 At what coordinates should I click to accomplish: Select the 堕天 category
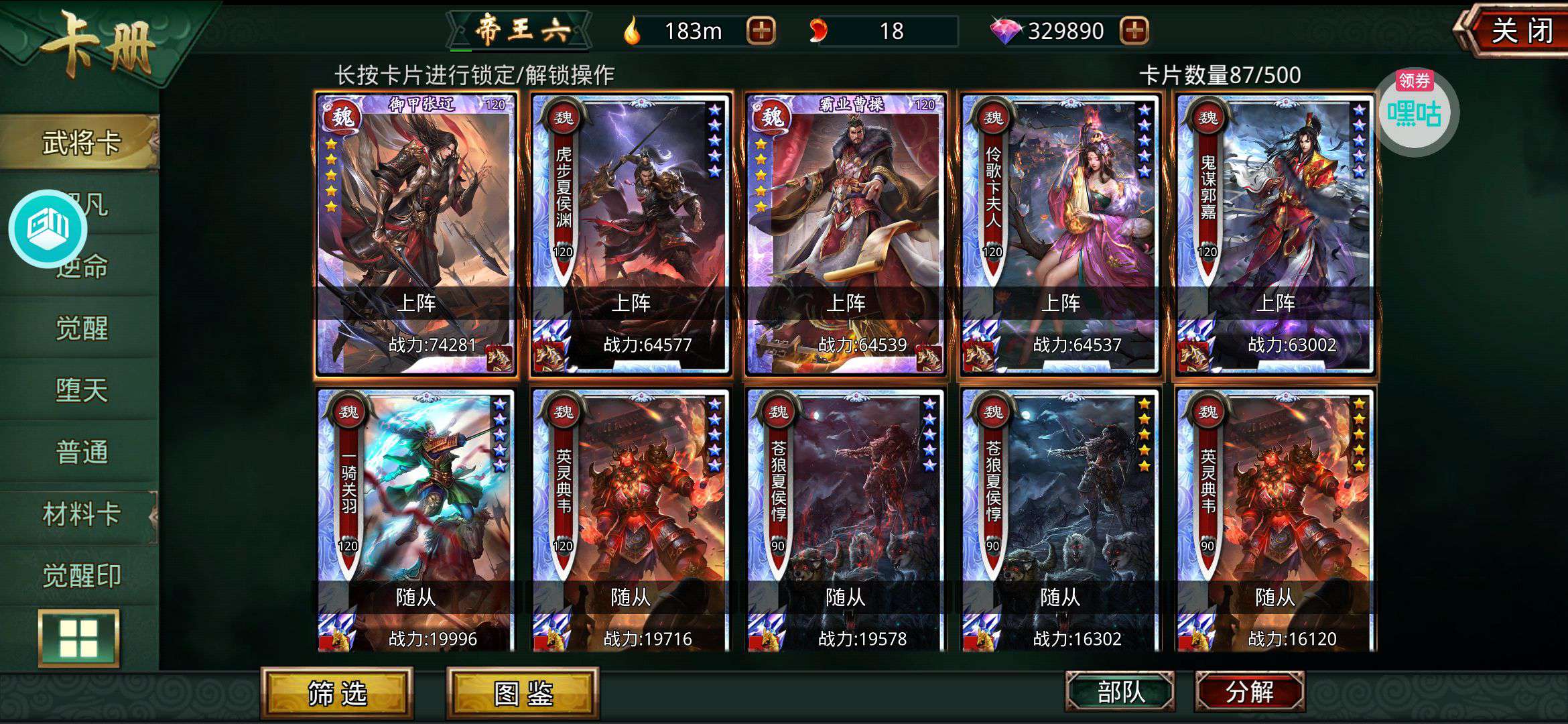click(80, 390)
